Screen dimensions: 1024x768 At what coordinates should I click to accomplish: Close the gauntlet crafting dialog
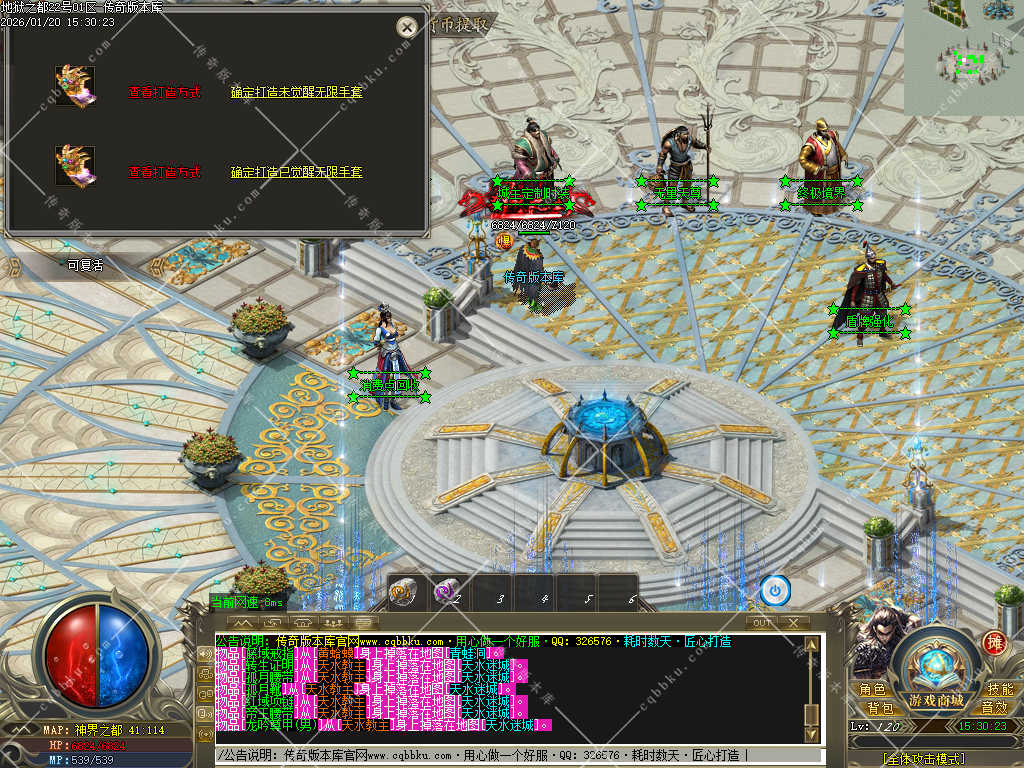406,28
